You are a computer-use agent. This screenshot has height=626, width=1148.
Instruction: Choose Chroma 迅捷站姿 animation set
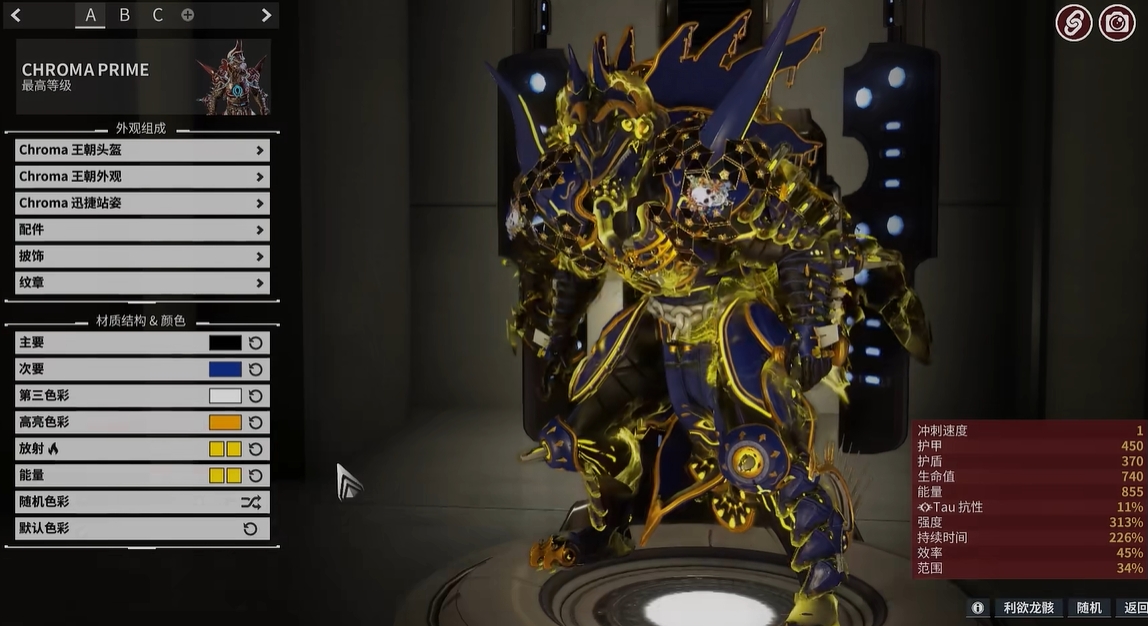[142, 203]
